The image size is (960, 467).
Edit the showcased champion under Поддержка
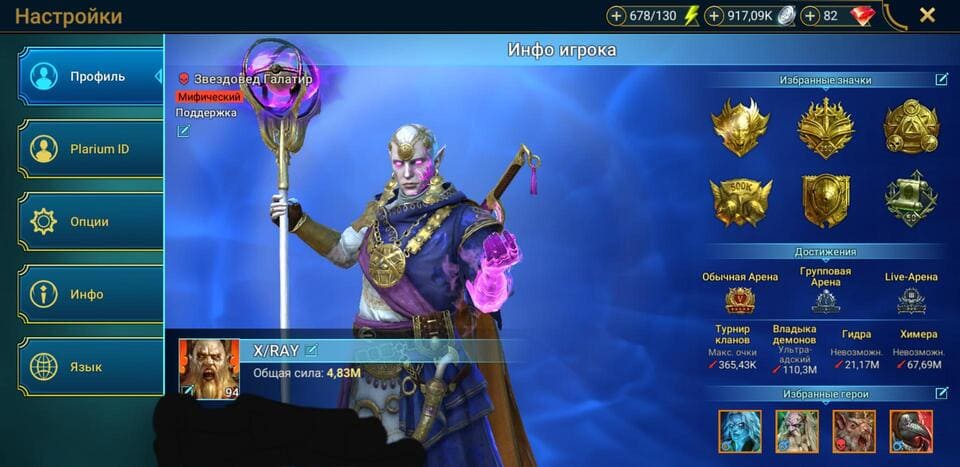(x=183, y=131)
